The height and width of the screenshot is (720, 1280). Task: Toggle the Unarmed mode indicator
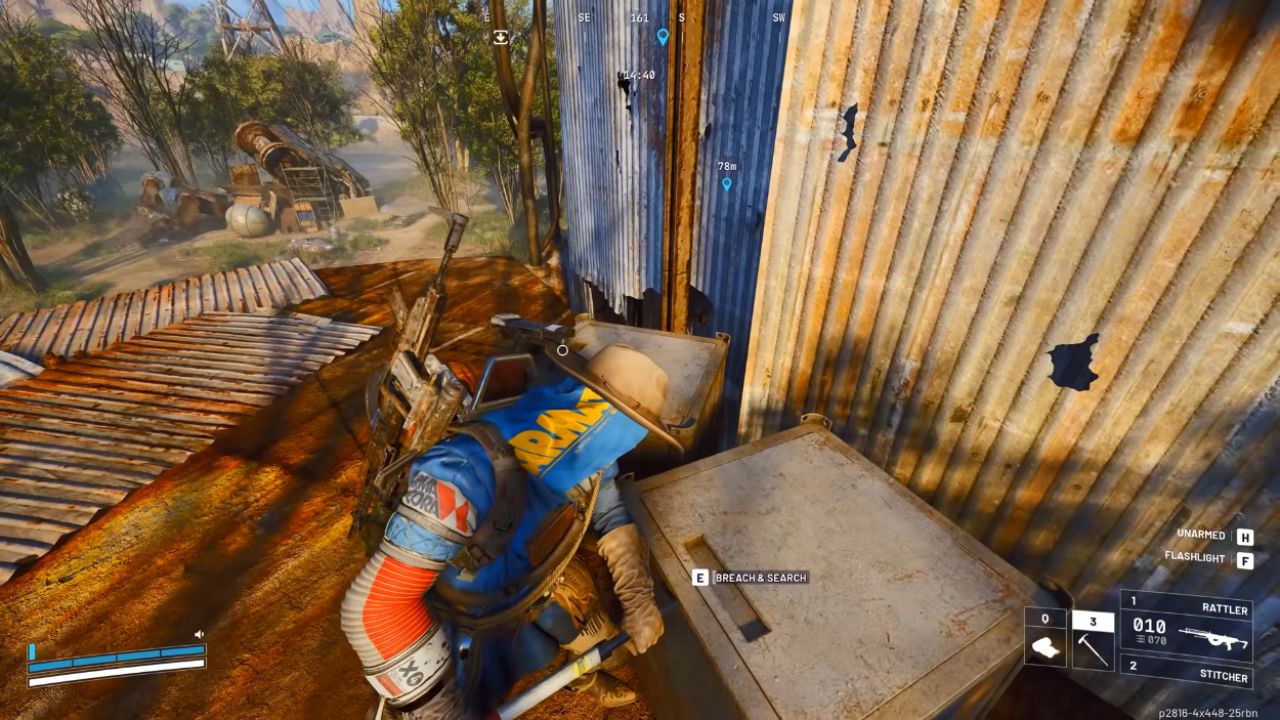pyautogui.click(x=1203, y=534)
